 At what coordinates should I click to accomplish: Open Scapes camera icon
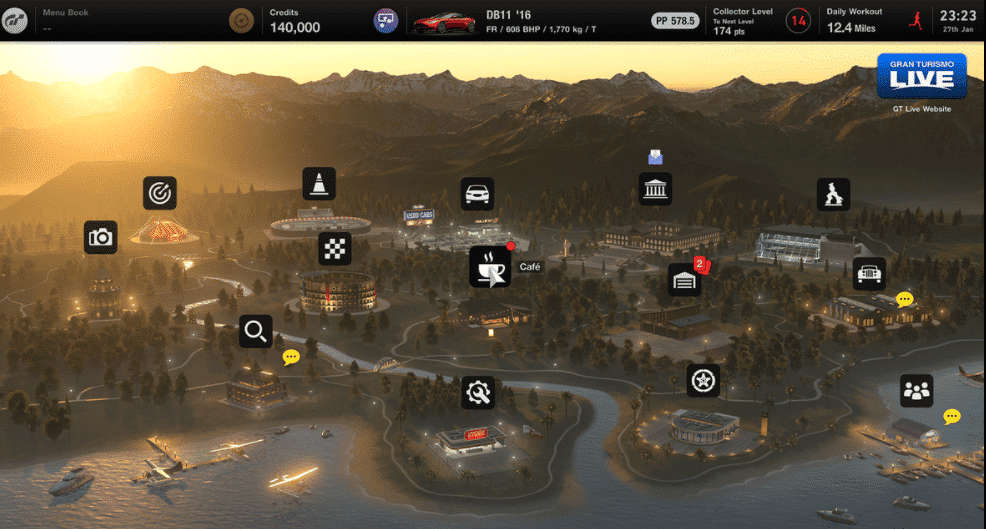click(x=100, y=237)
